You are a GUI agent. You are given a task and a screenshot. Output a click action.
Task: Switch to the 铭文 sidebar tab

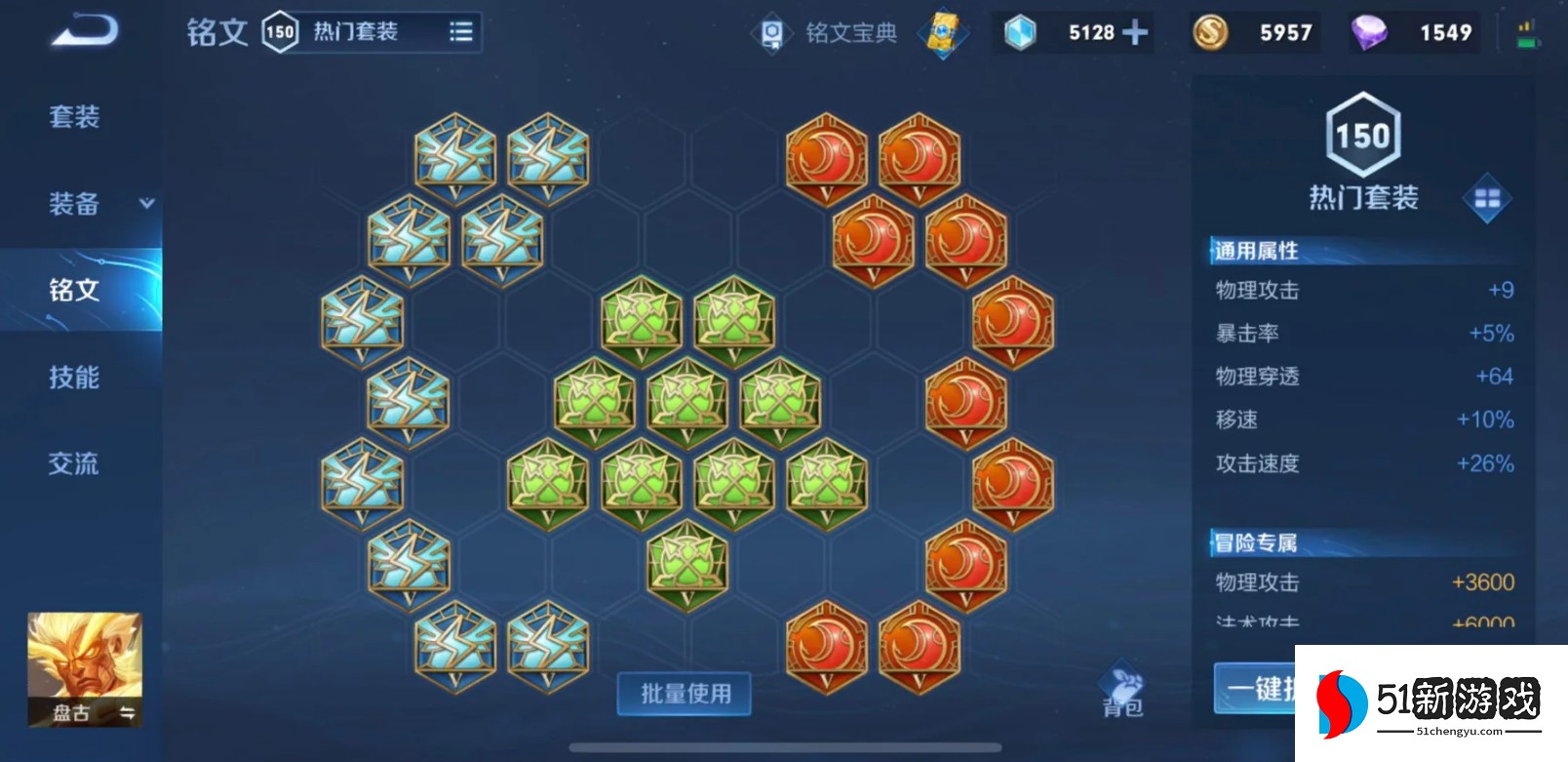point(73,290)
